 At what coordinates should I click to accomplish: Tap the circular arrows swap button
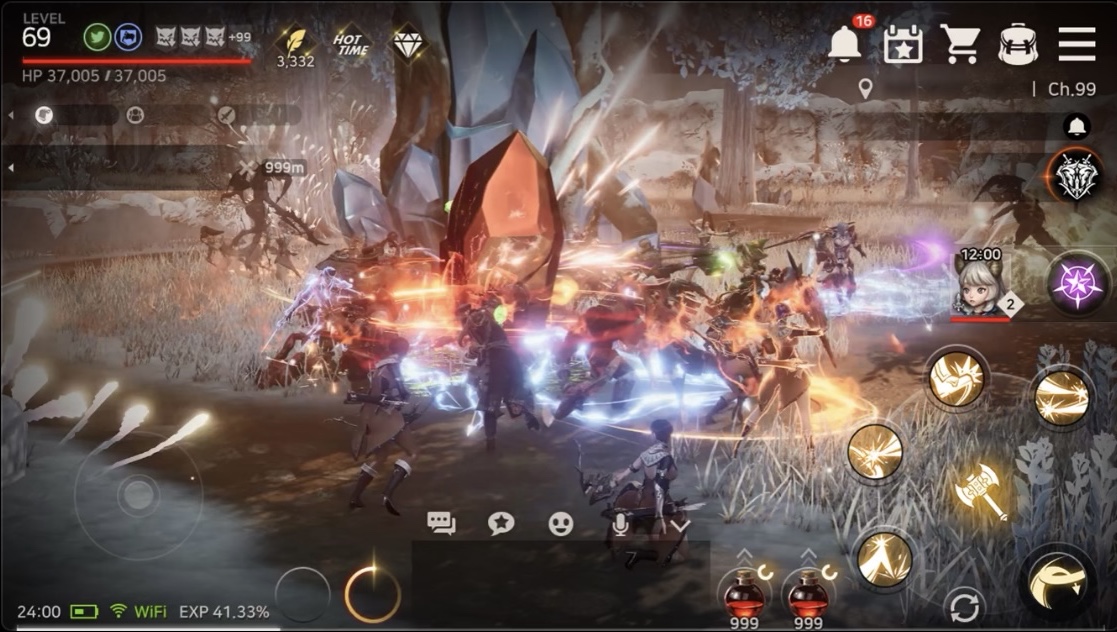click(965, 607)
